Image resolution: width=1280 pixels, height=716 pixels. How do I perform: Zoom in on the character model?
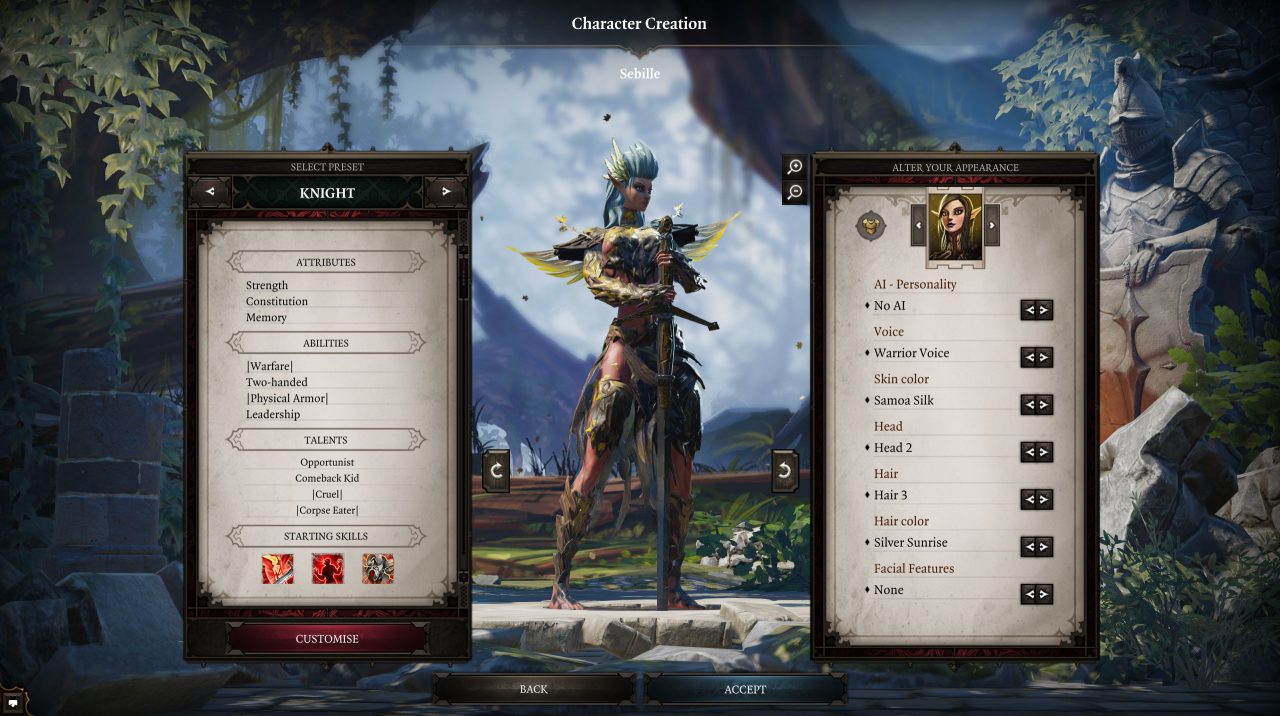795,167
